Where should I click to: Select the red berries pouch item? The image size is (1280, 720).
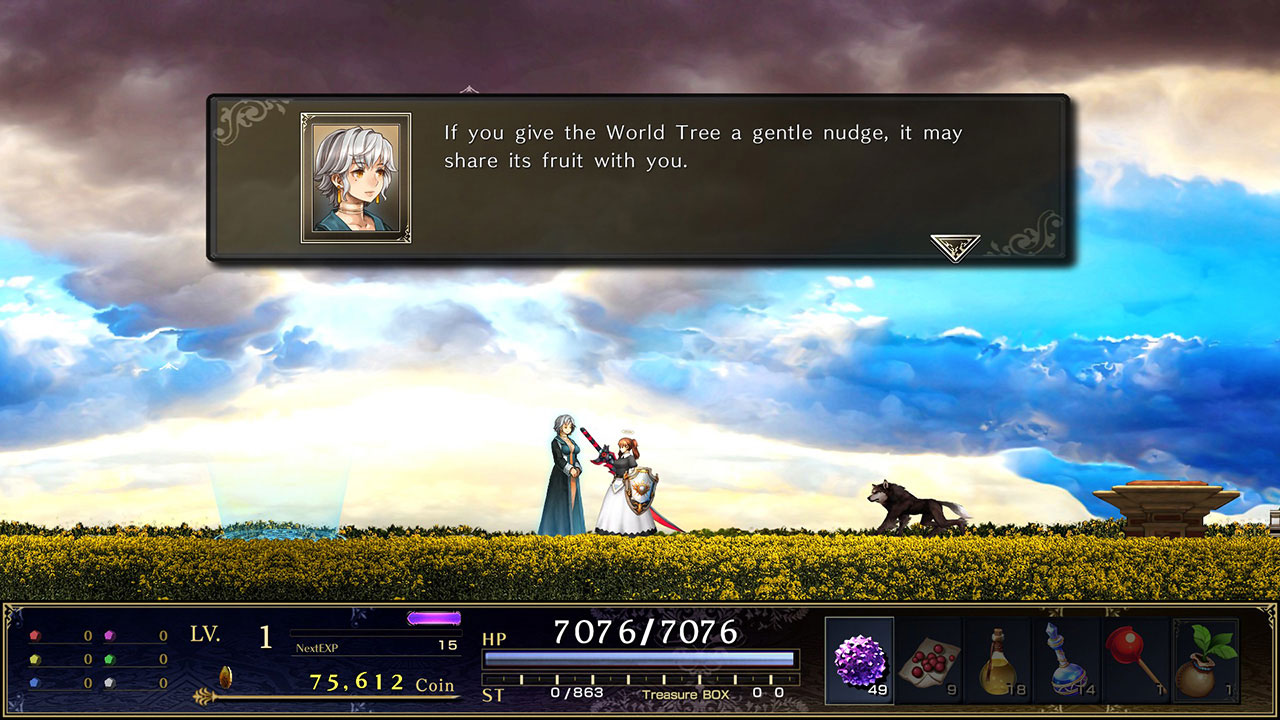click(926, 660)
